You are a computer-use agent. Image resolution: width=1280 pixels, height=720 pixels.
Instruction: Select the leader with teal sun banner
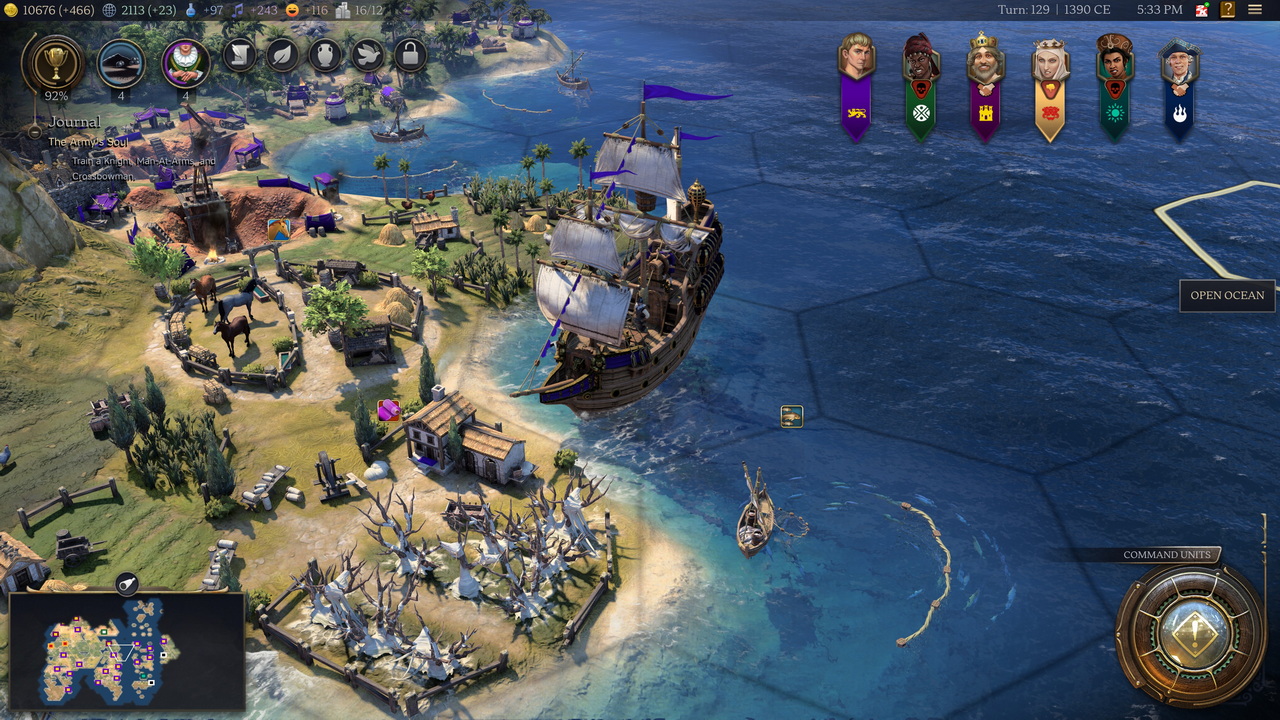click(1114, 85)
